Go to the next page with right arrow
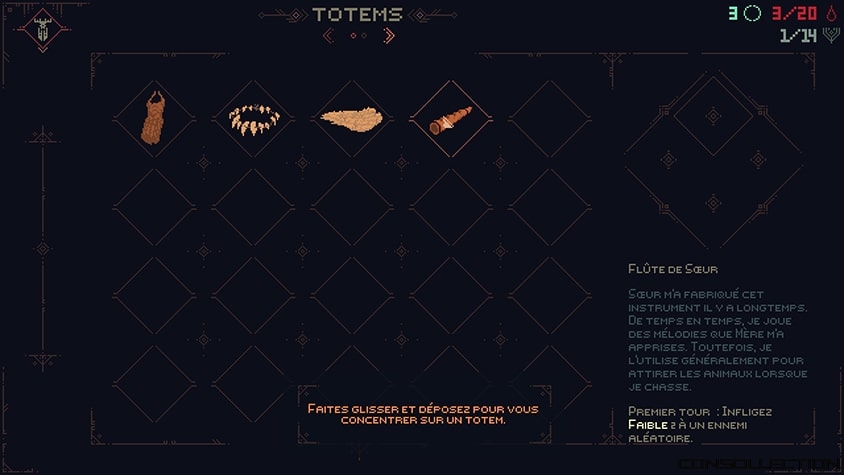 (389, 36)
